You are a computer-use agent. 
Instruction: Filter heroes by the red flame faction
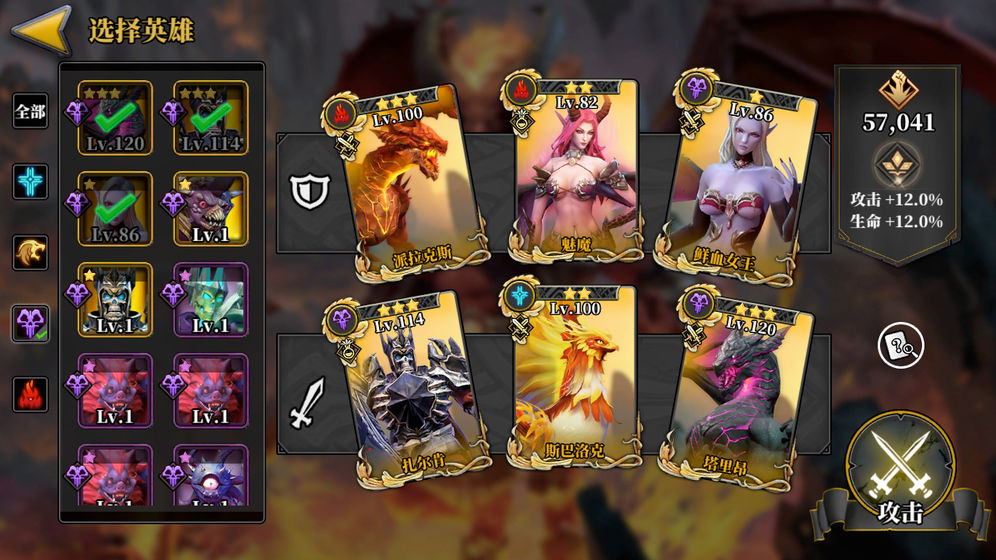[30, 394]
